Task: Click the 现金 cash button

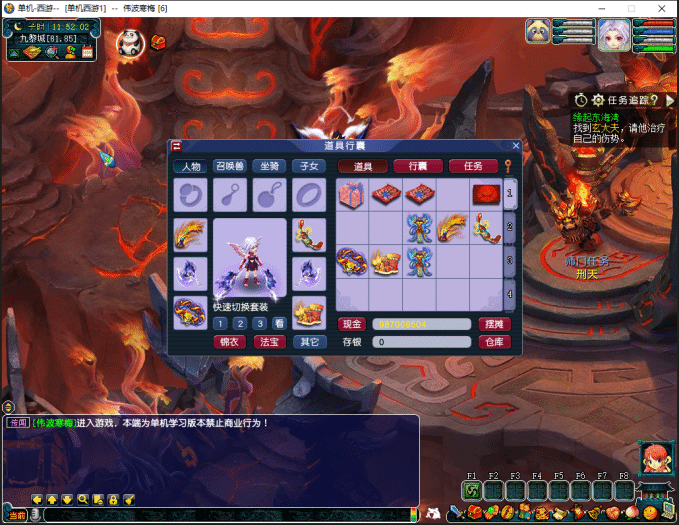Action: pyautogui.click(x=352, y=324)
